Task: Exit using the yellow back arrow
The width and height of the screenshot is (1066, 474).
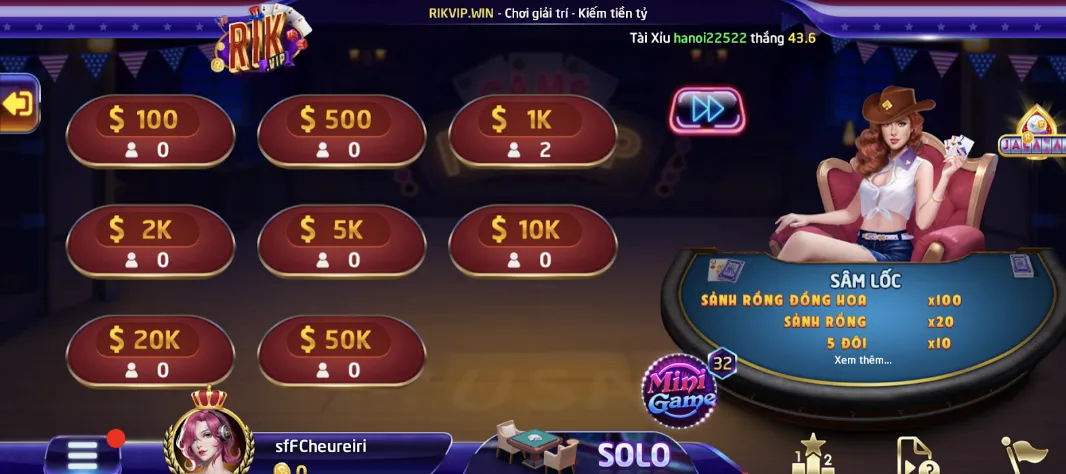Action: [x=18, y=104]
